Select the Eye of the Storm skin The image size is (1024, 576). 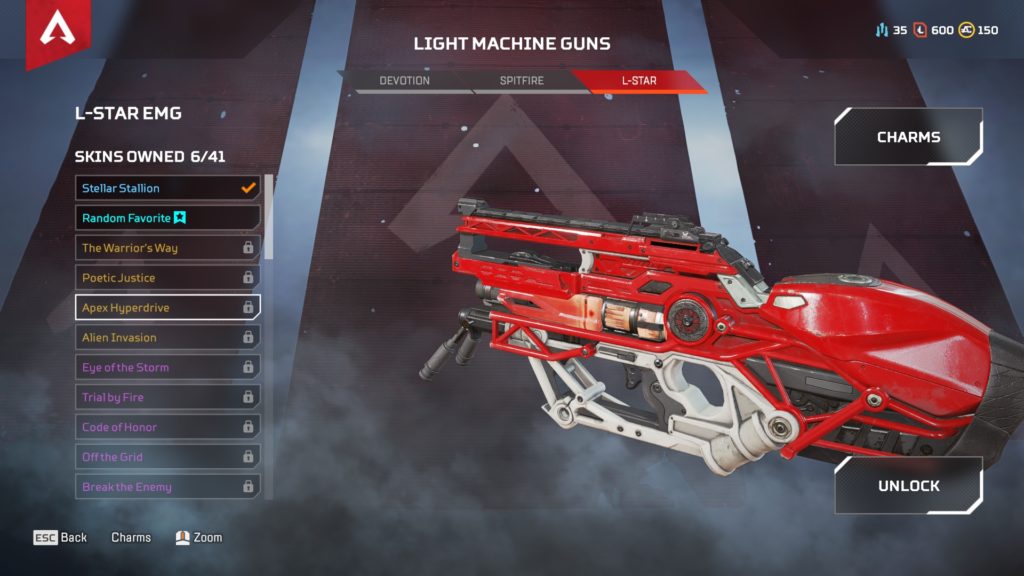tap(167, 368)
